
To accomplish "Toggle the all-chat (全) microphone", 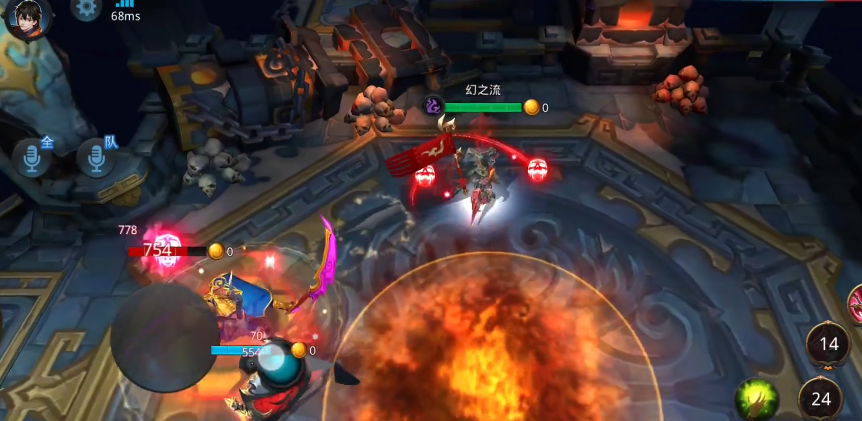I will [33, 158].
